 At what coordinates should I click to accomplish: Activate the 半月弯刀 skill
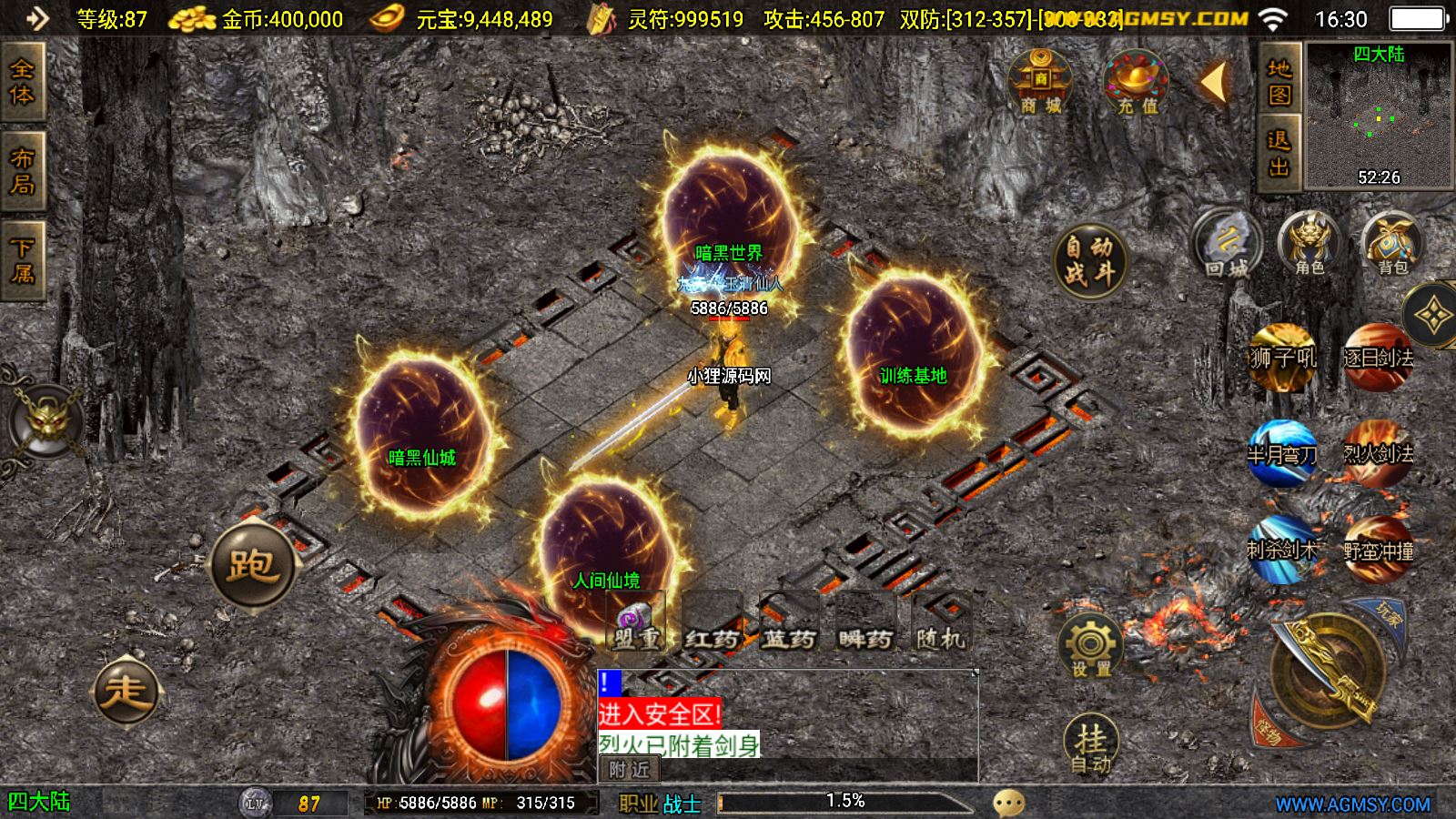pos(1282,452)
